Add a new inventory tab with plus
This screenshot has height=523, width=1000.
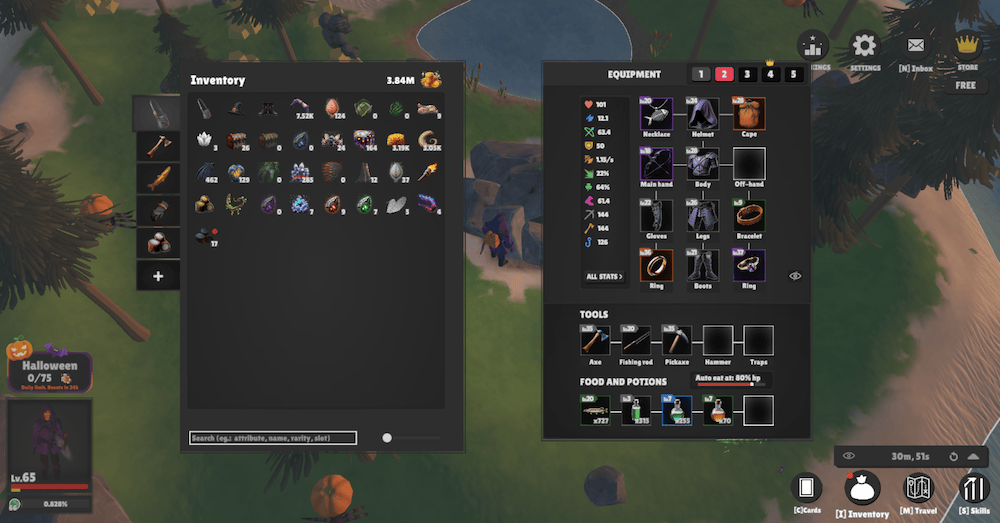[x=158, y=276]
